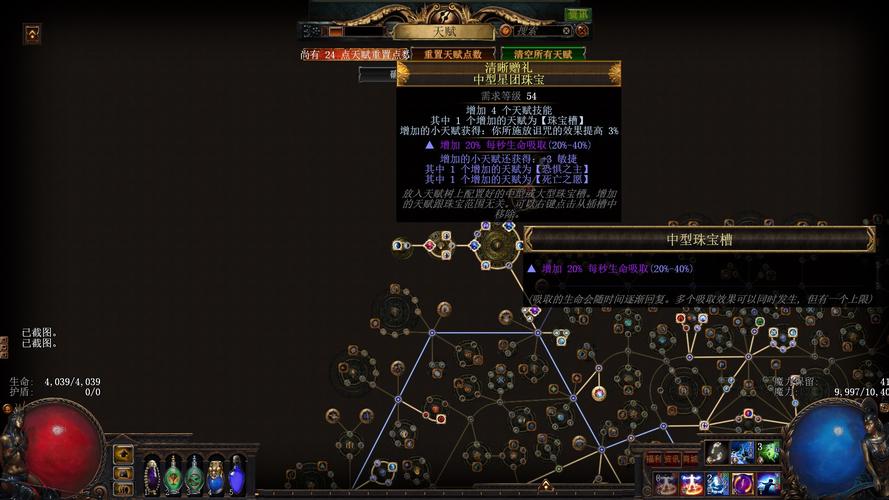Click the passive tree search field
The image size is (889, 500).
[541, 31]
